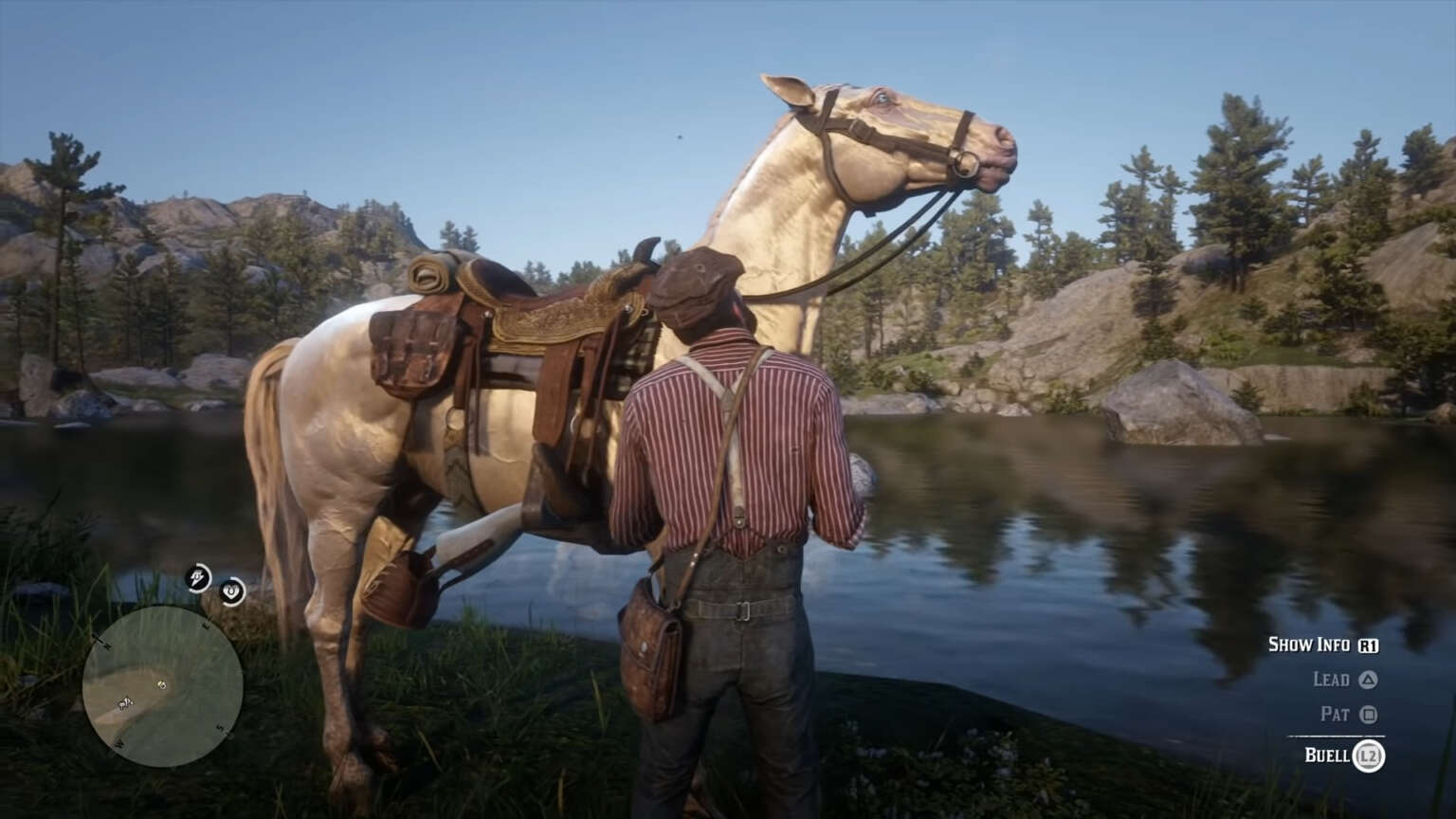Image resolution: width=1456 pixels, height=819 pixels.
Task: Click the north marker on the compass
Action: [104, 644]
